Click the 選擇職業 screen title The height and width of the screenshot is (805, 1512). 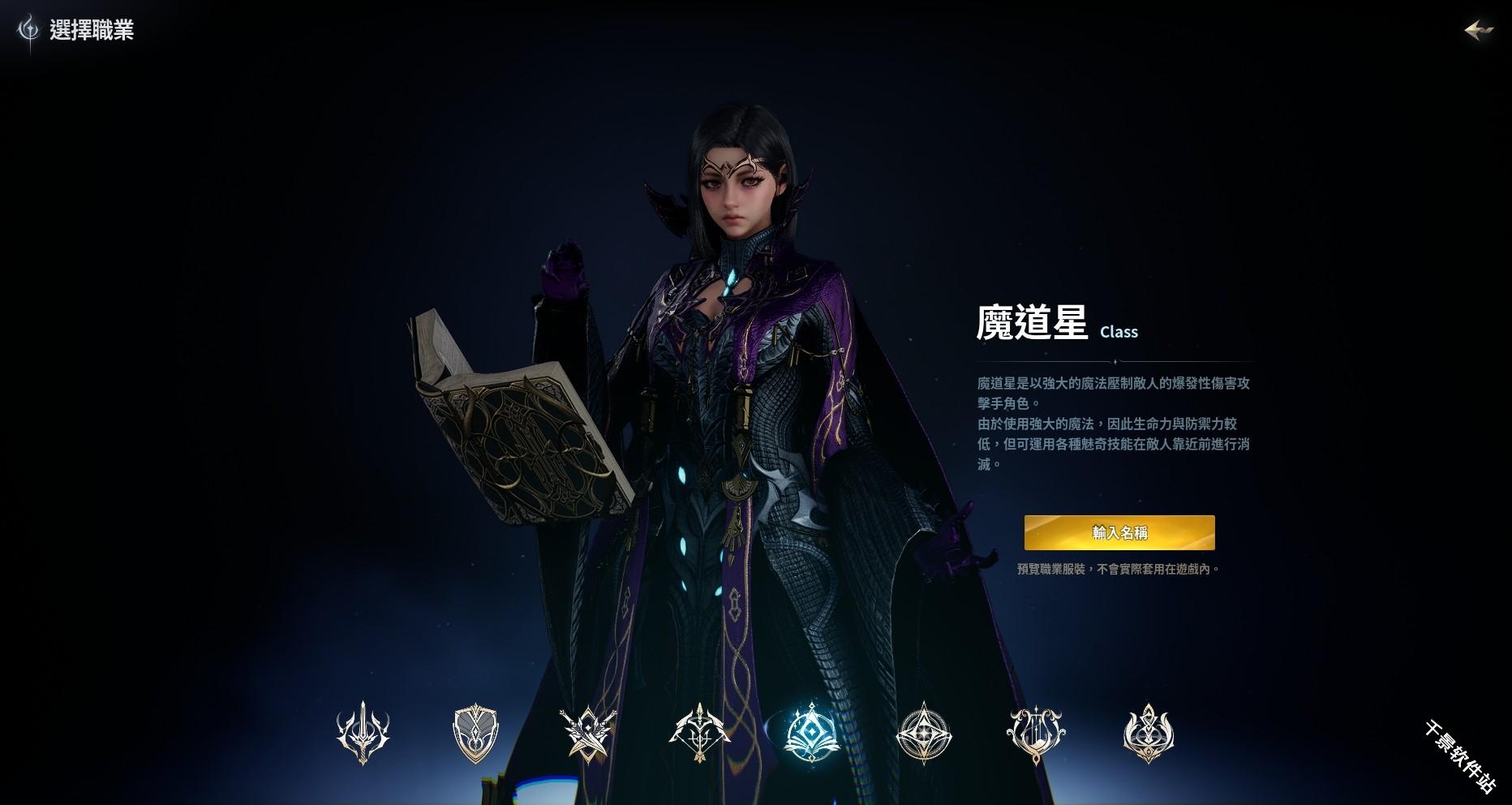point(92,32)
